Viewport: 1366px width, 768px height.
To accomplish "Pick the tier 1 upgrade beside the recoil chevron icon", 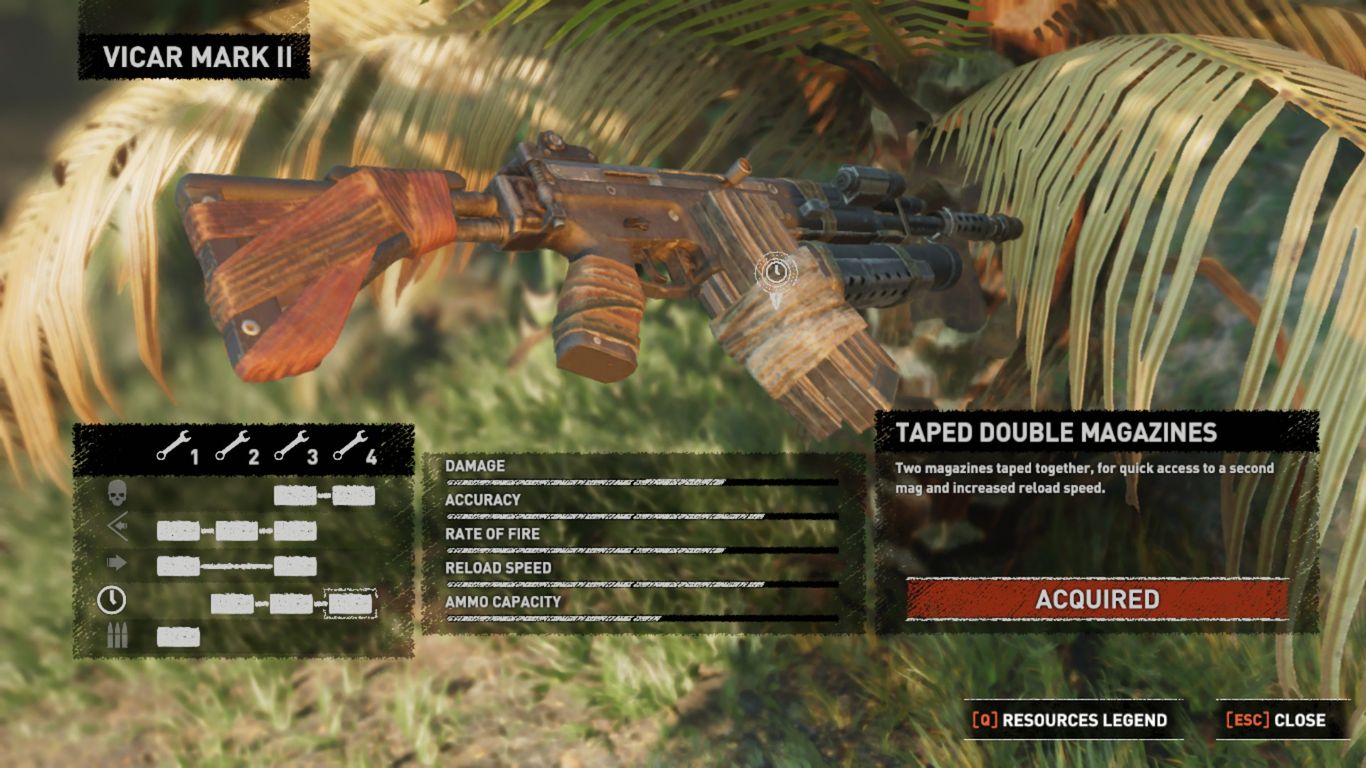I will pyautogui.click(x=178, y=531).
